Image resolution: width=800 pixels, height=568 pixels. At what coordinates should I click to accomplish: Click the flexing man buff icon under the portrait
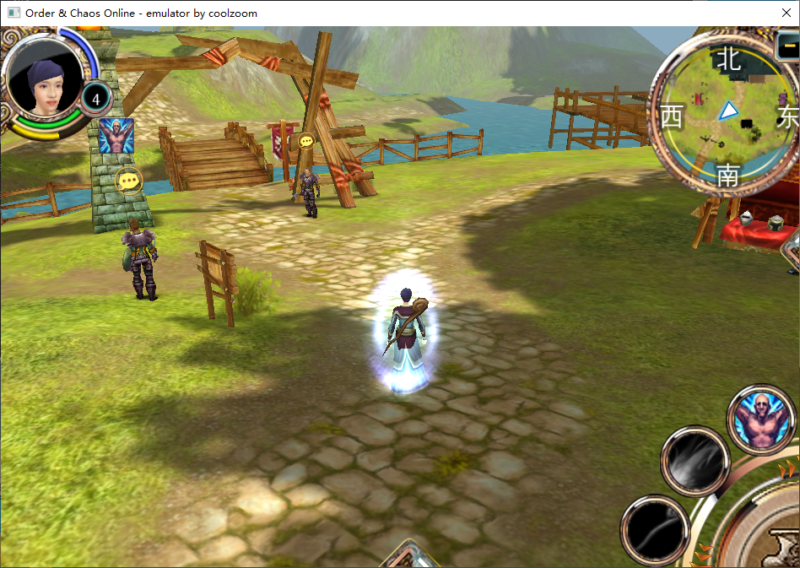pos(116,136)
